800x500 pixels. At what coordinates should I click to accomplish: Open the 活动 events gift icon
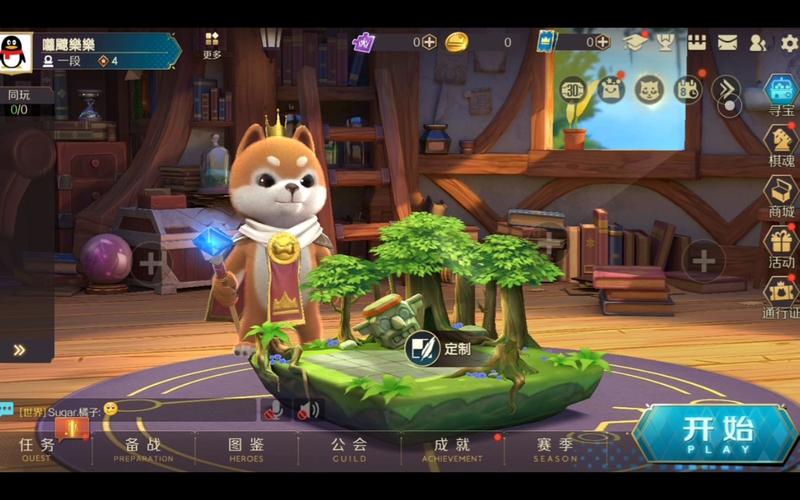click(x=780, y=245)
